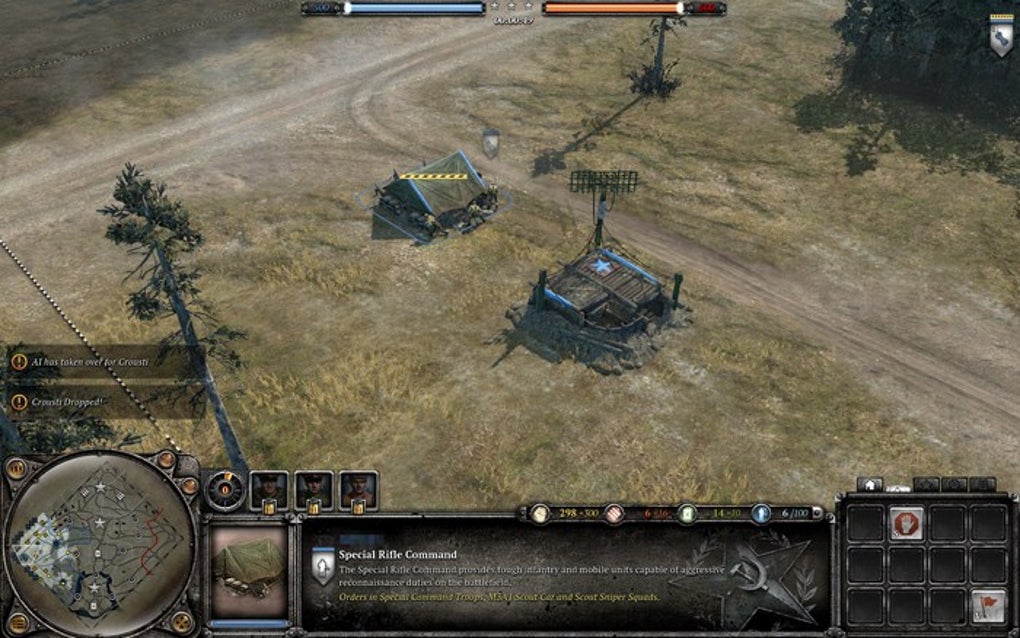Click the round button at minimap's bottom-left
The width and height of the screenshot is (1020, 638).
point(15,620)
